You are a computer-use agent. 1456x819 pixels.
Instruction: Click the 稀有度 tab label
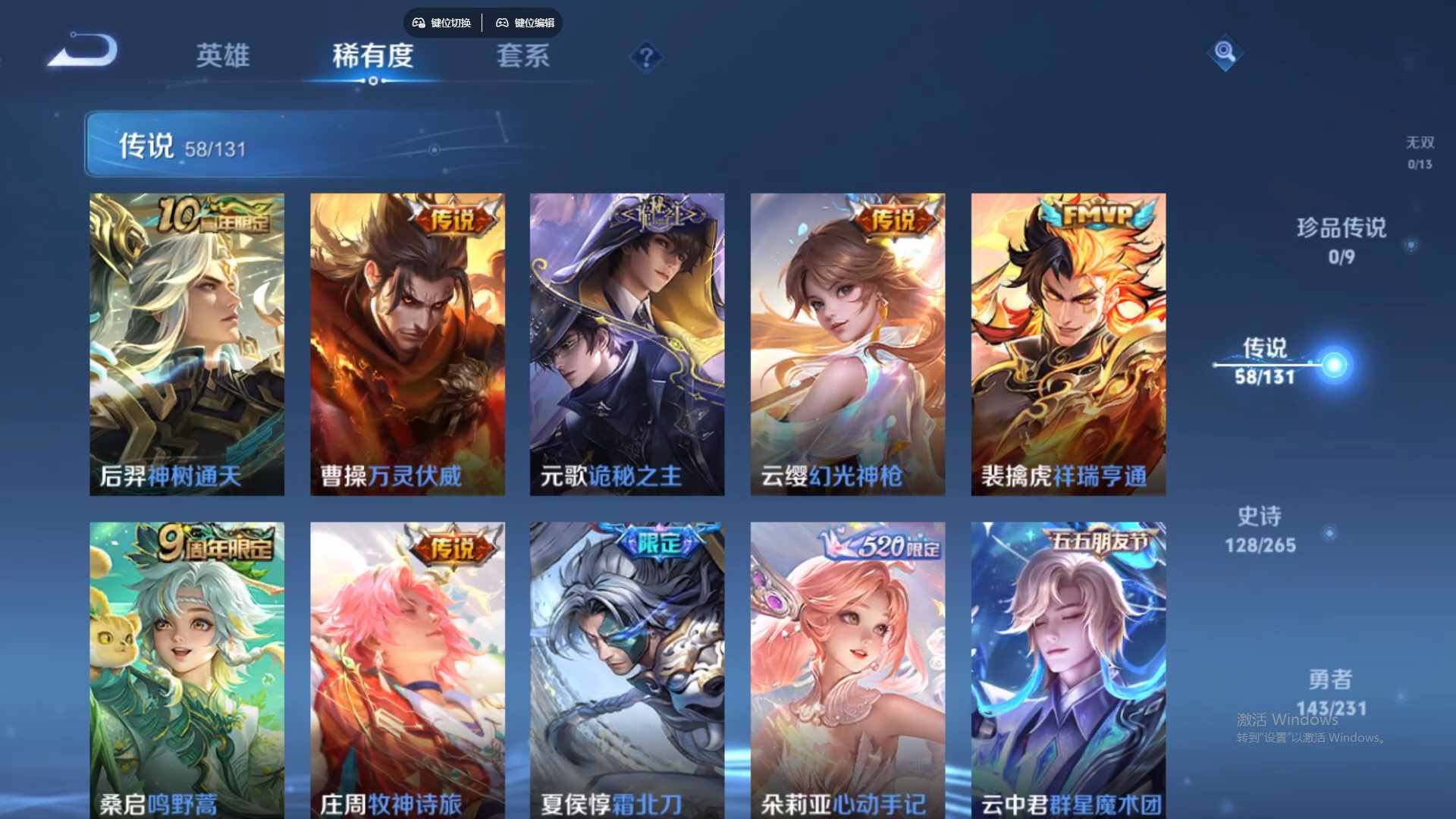point(373,57)
